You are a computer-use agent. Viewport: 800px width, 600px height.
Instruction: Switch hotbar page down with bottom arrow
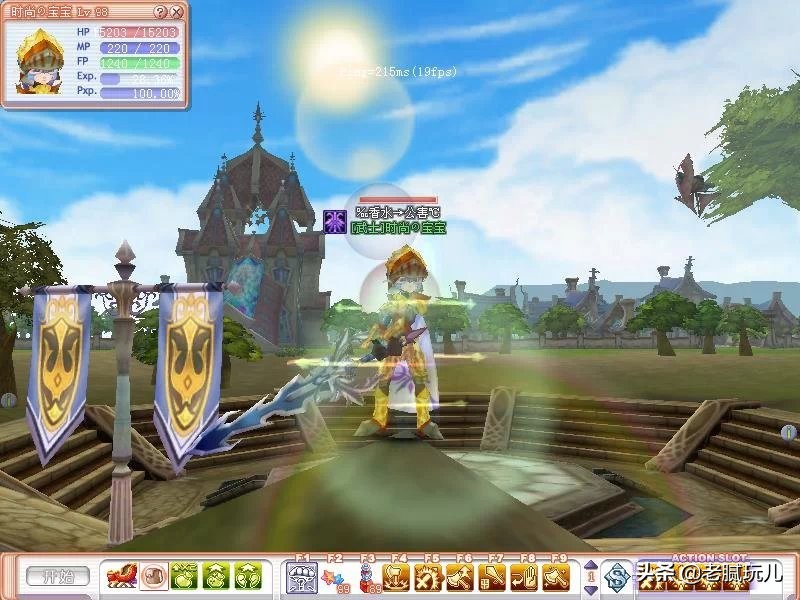pos(589,588)
